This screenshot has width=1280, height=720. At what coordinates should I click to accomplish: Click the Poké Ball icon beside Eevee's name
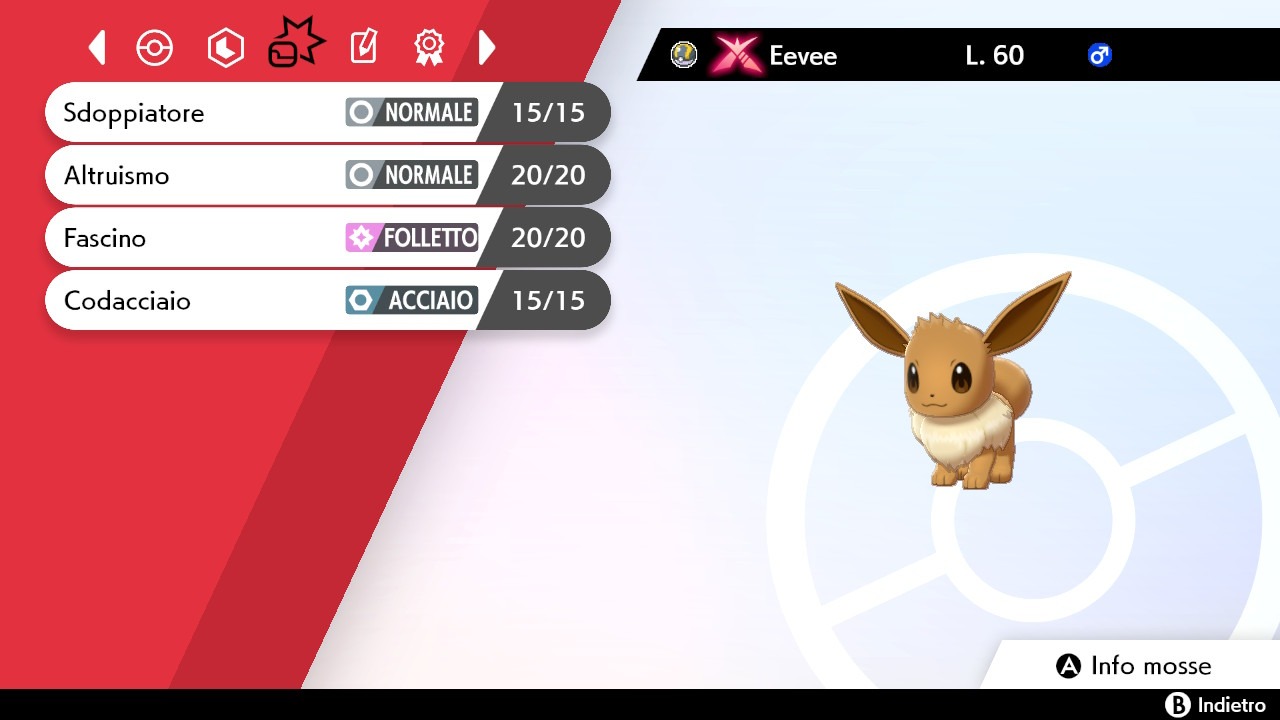point(683,55)
